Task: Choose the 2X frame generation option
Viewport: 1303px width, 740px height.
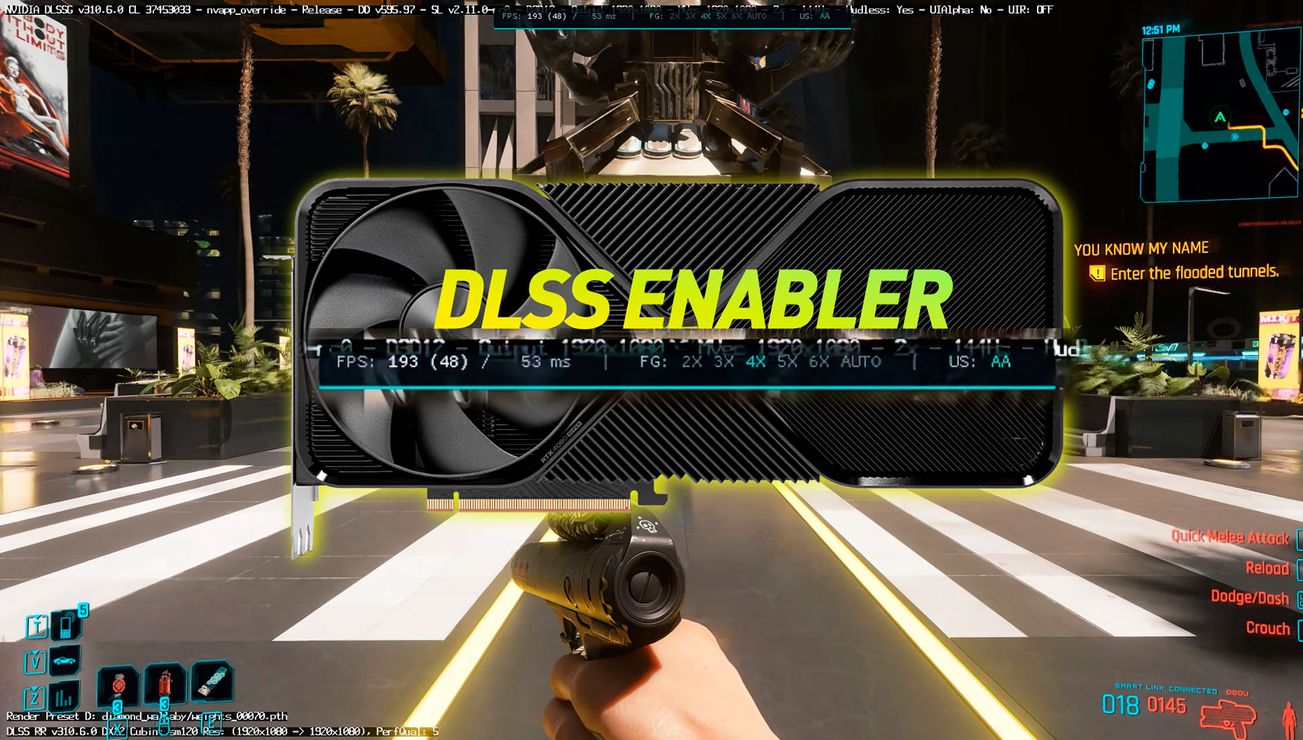Action: 691,361
